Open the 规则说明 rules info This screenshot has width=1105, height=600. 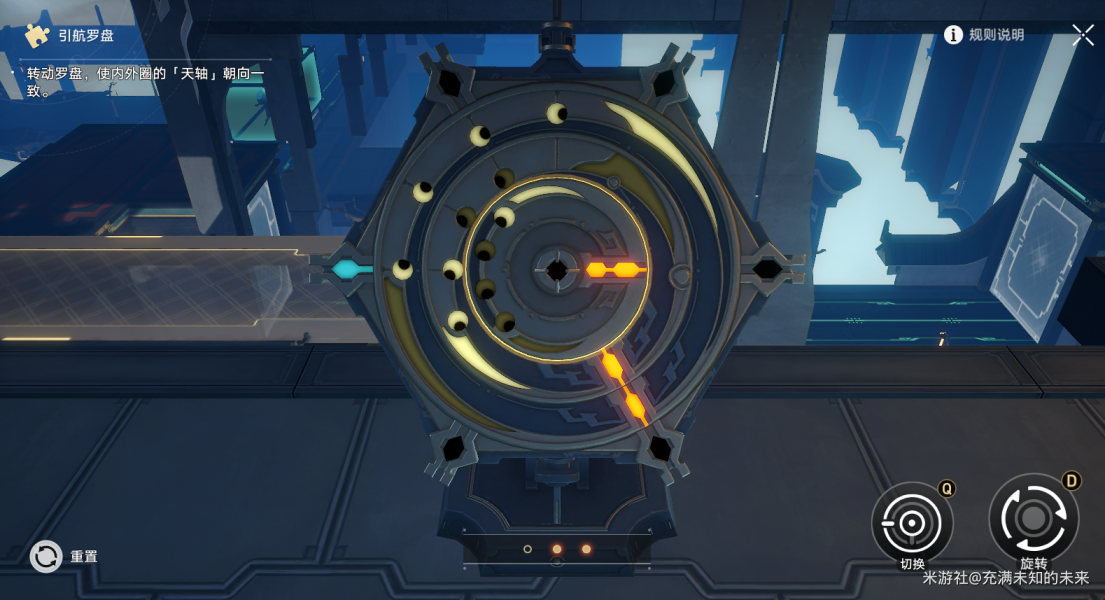tap(984, 35)
